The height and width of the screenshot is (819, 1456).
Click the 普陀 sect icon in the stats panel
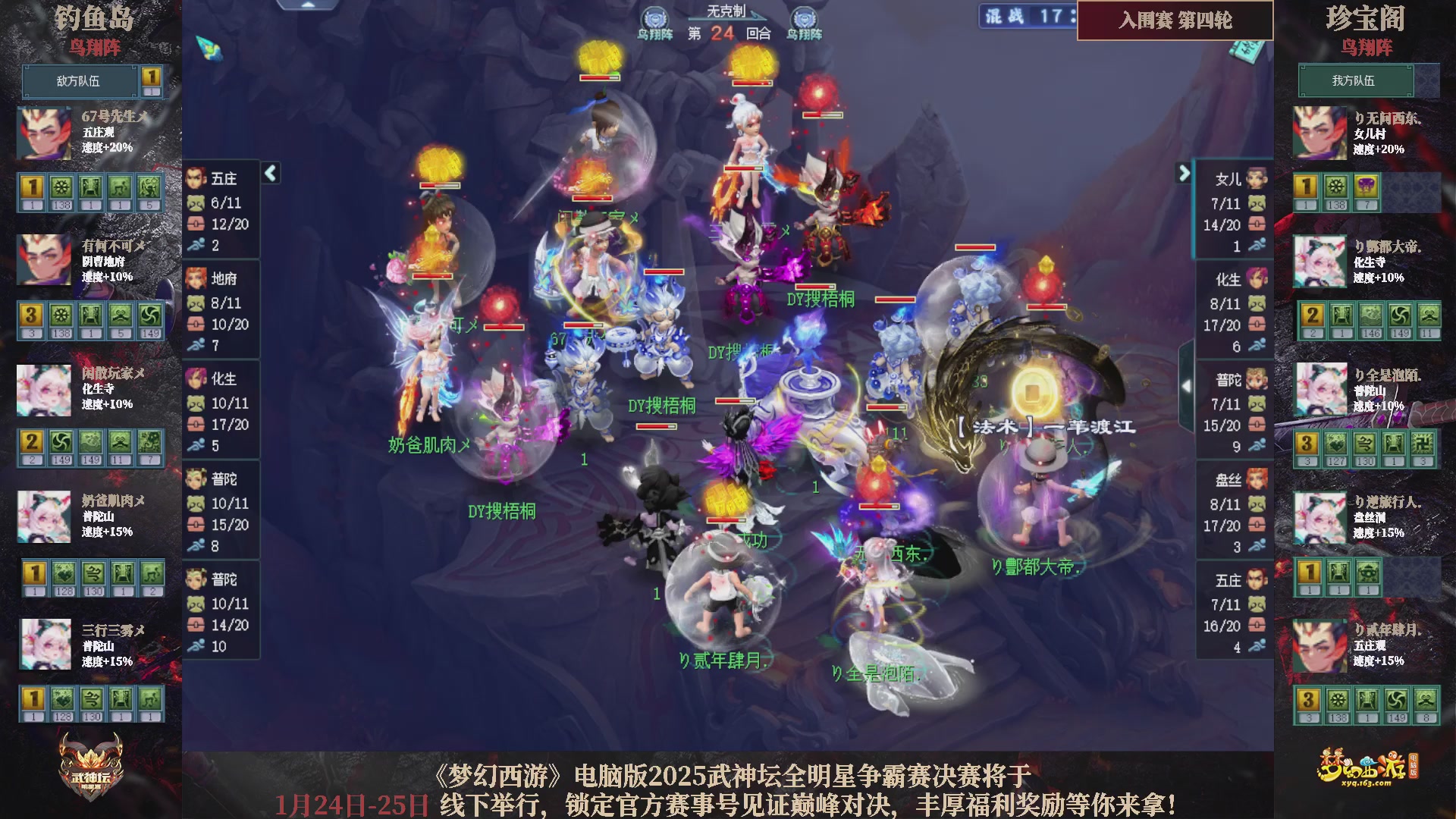196,479
